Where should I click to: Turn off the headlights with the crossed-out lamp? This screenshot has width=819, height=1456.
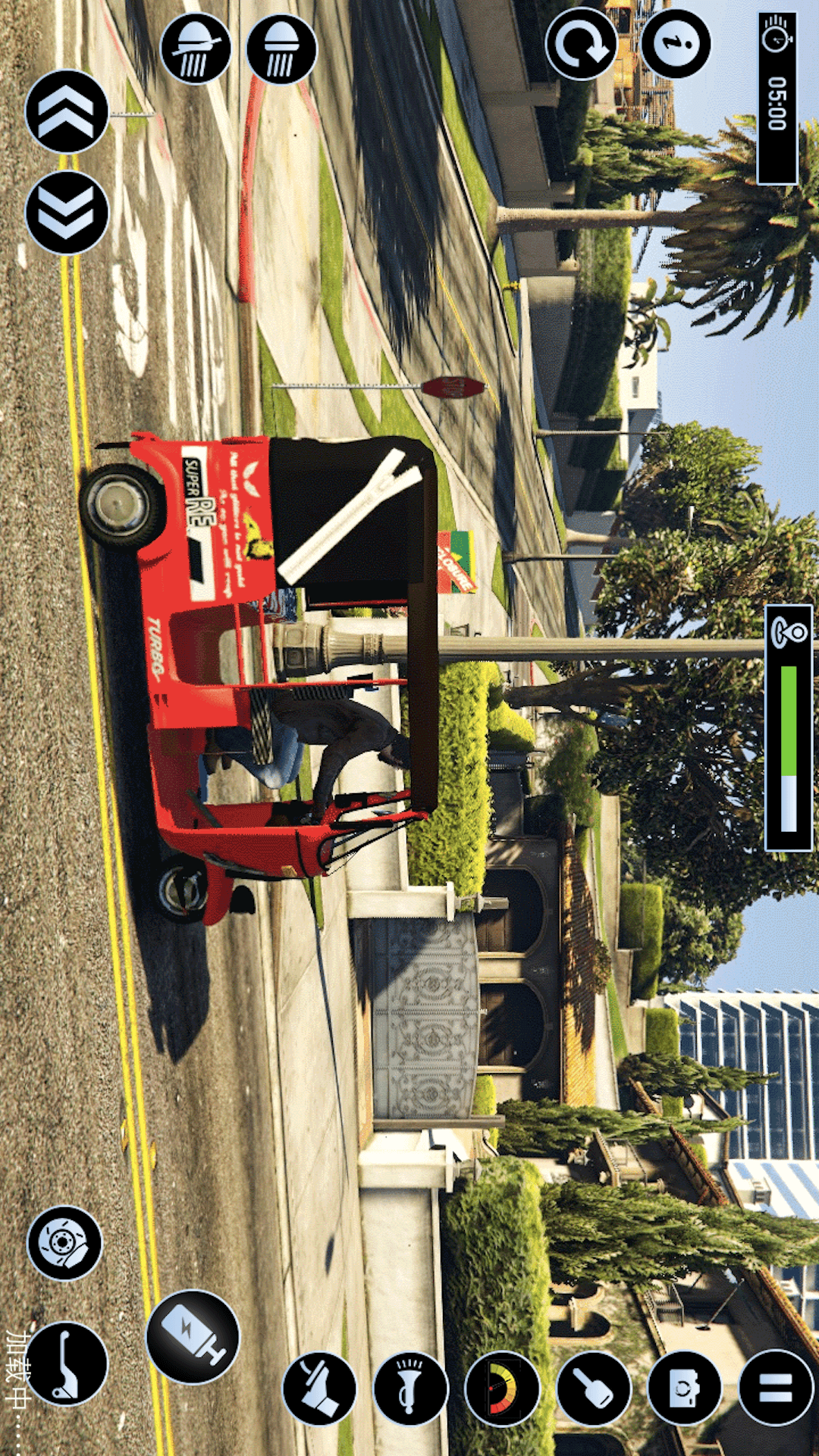coord(196,49)
